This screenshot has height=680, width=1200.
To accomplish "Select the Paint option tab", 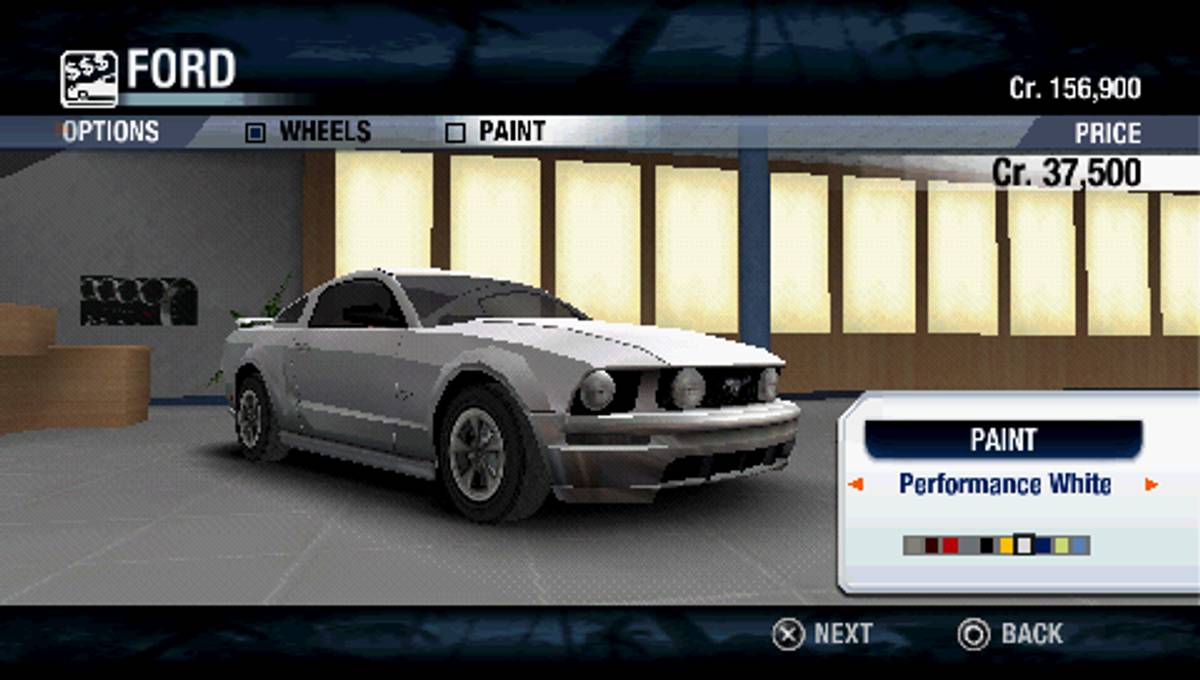I will [497, 131].
